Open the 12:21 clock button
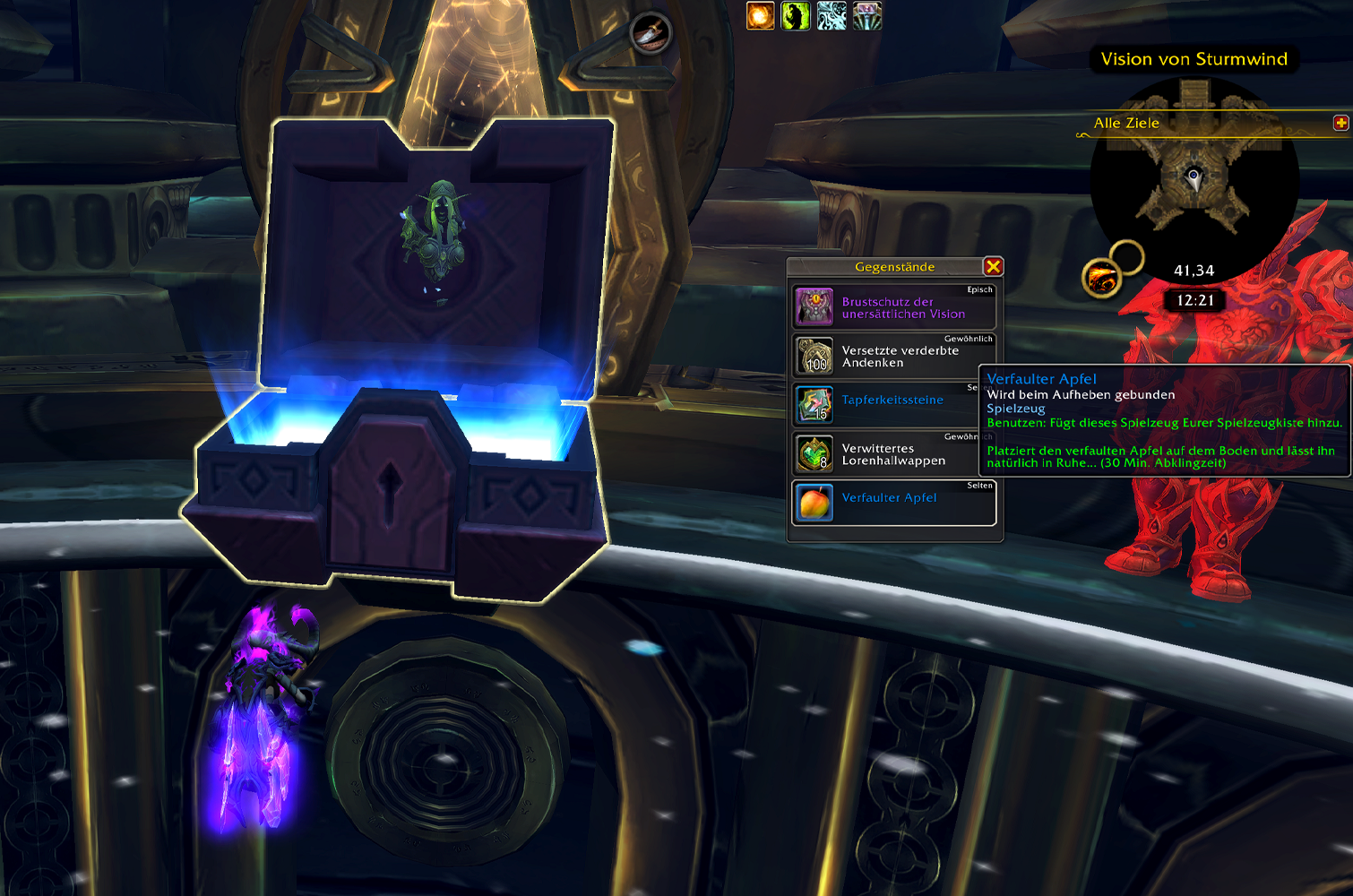Viewport: 1353px width, 896px height. [x=1194, y=300]
